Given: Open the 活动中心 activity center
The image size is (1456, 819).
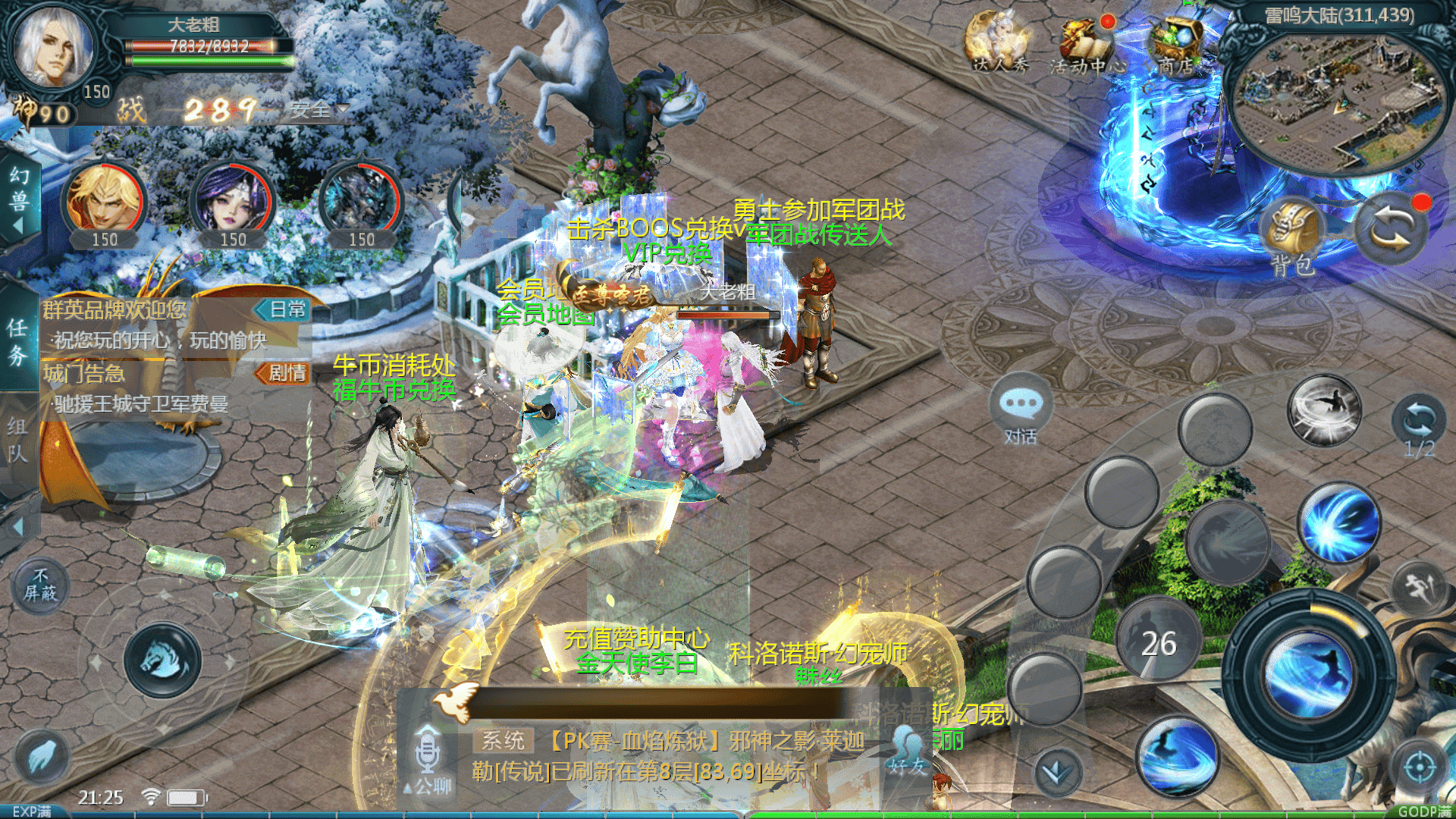Looking at the screenshot, I should pyautogui.click(x=1087, y=45).
